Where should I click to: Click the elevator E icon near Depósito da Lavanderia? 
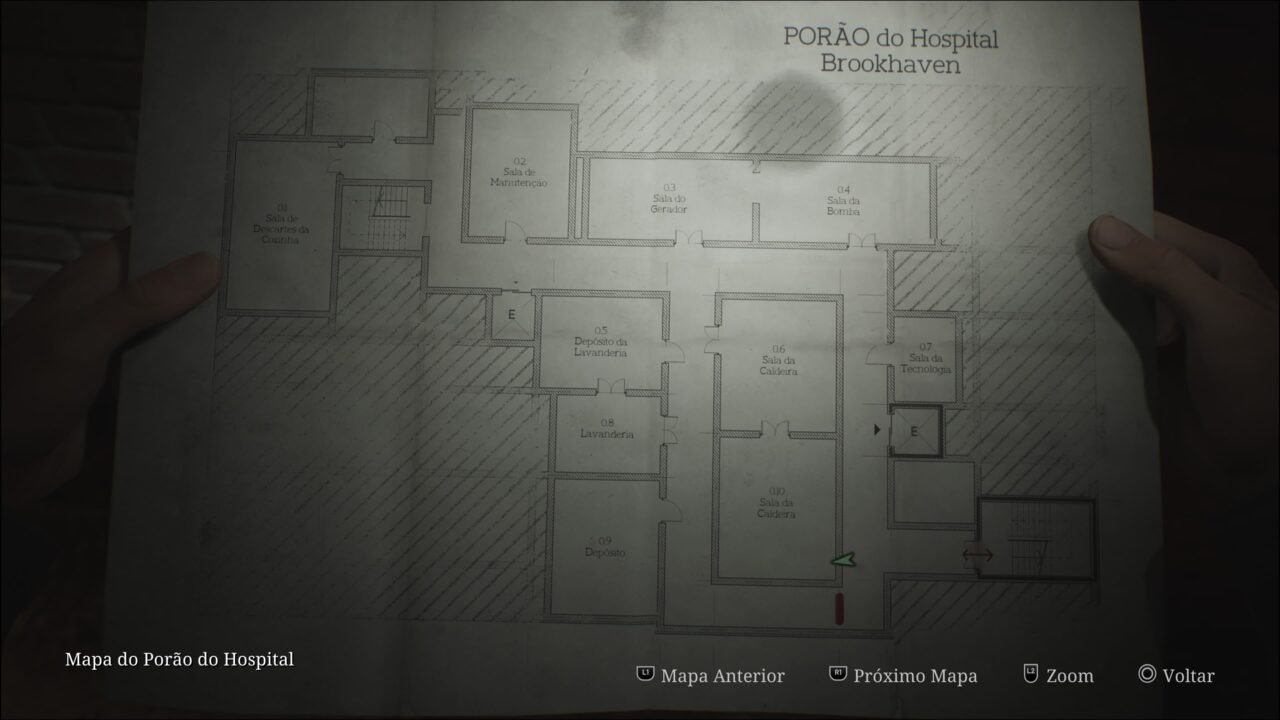512,313
